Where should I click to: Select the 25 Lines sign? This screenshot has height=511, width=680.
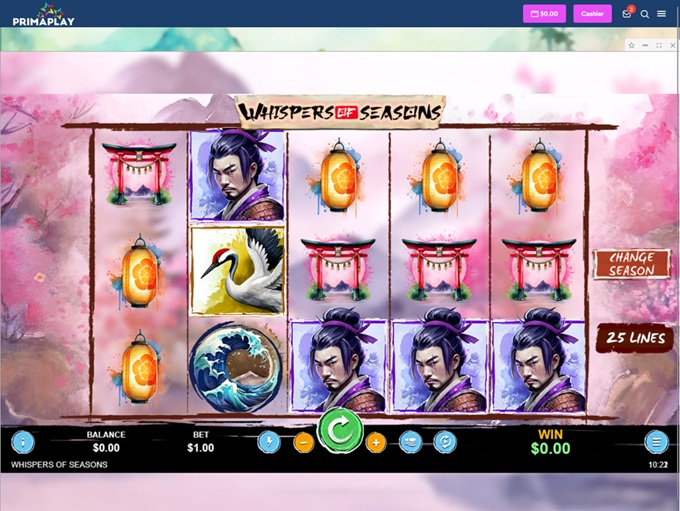point(633,338)
